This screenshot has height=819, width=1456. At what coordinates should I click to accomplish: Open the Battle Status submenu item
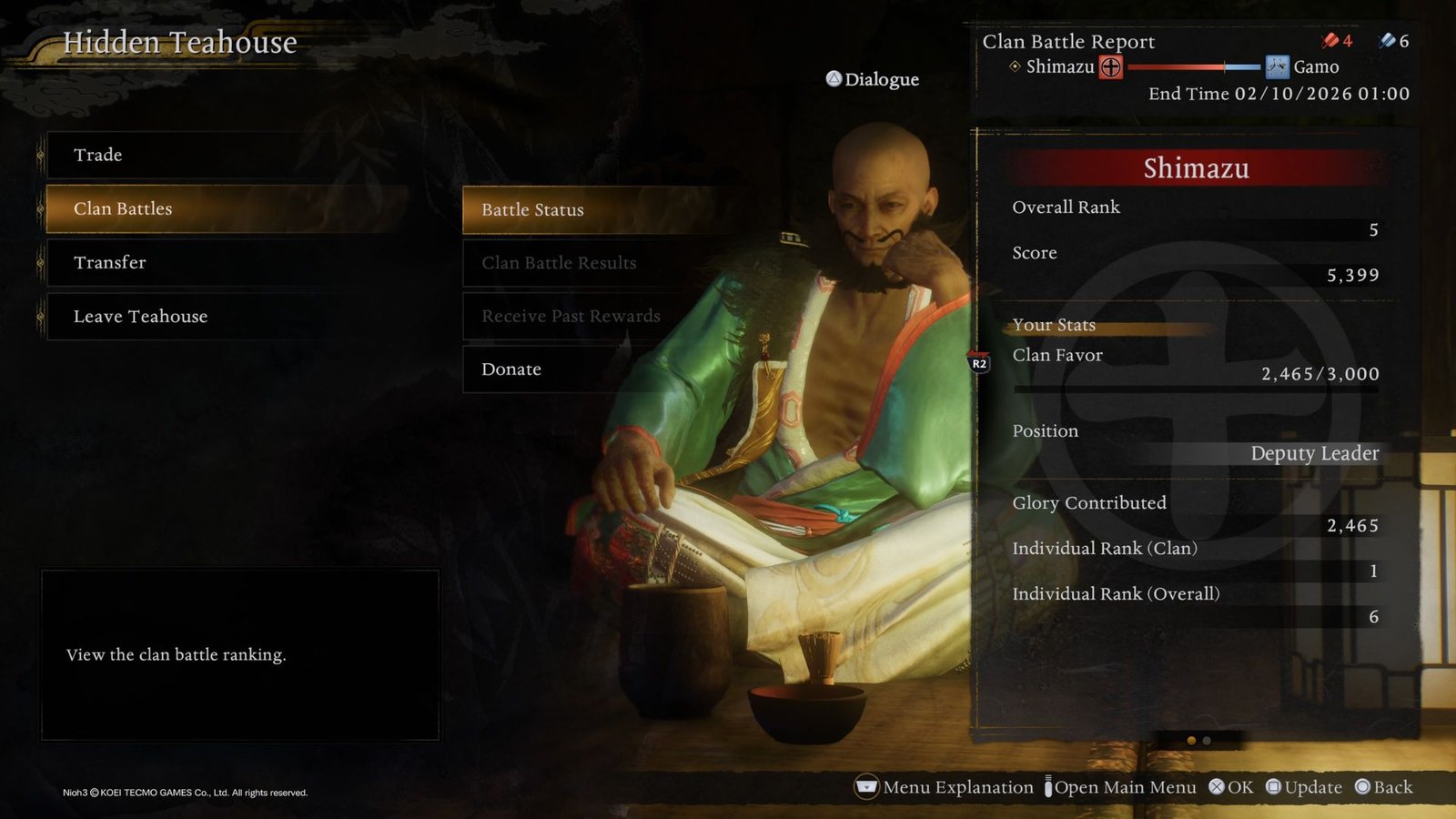click(532, 210)
